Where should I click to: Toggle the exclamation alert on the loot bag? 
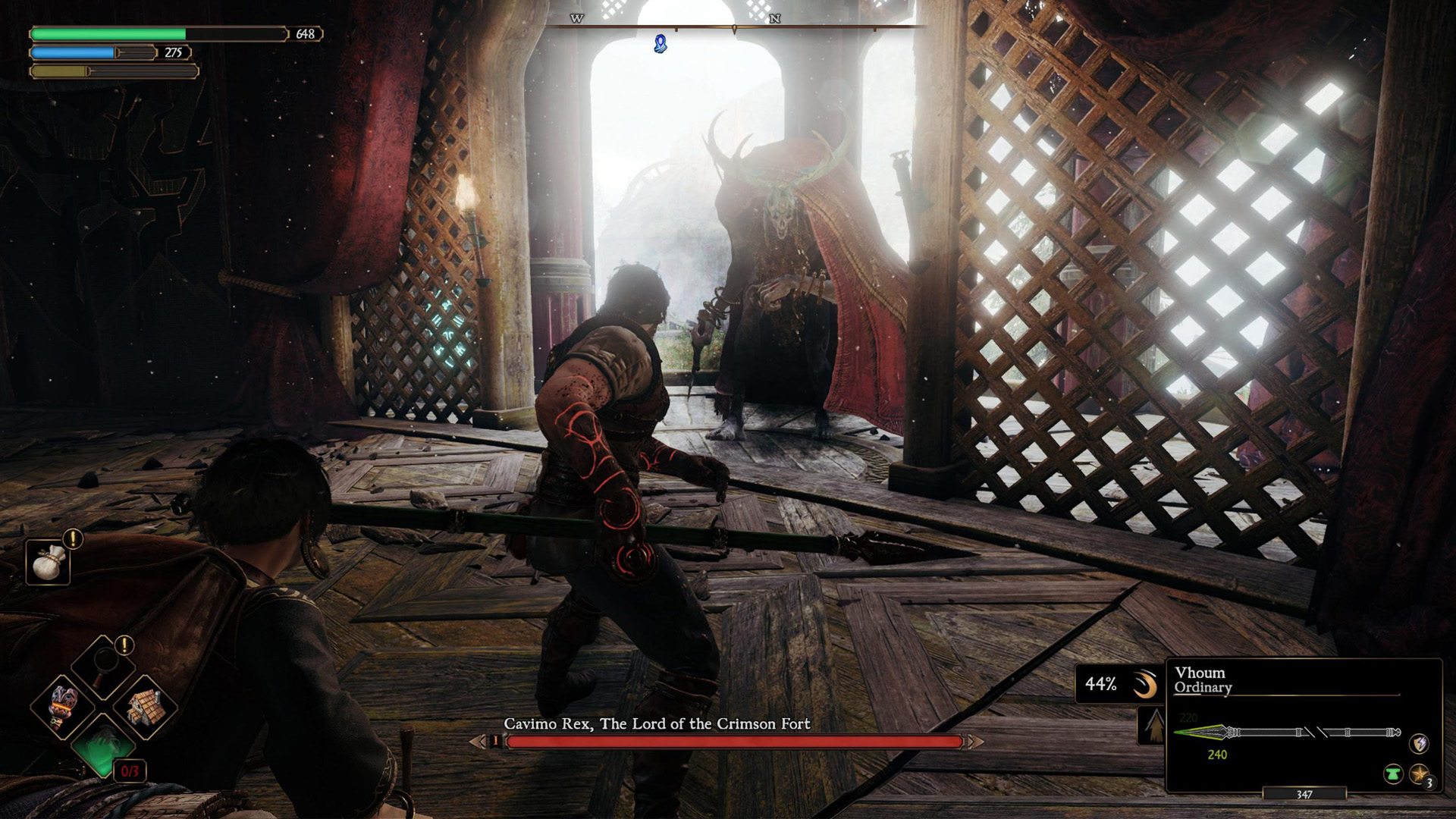(71, 538)
